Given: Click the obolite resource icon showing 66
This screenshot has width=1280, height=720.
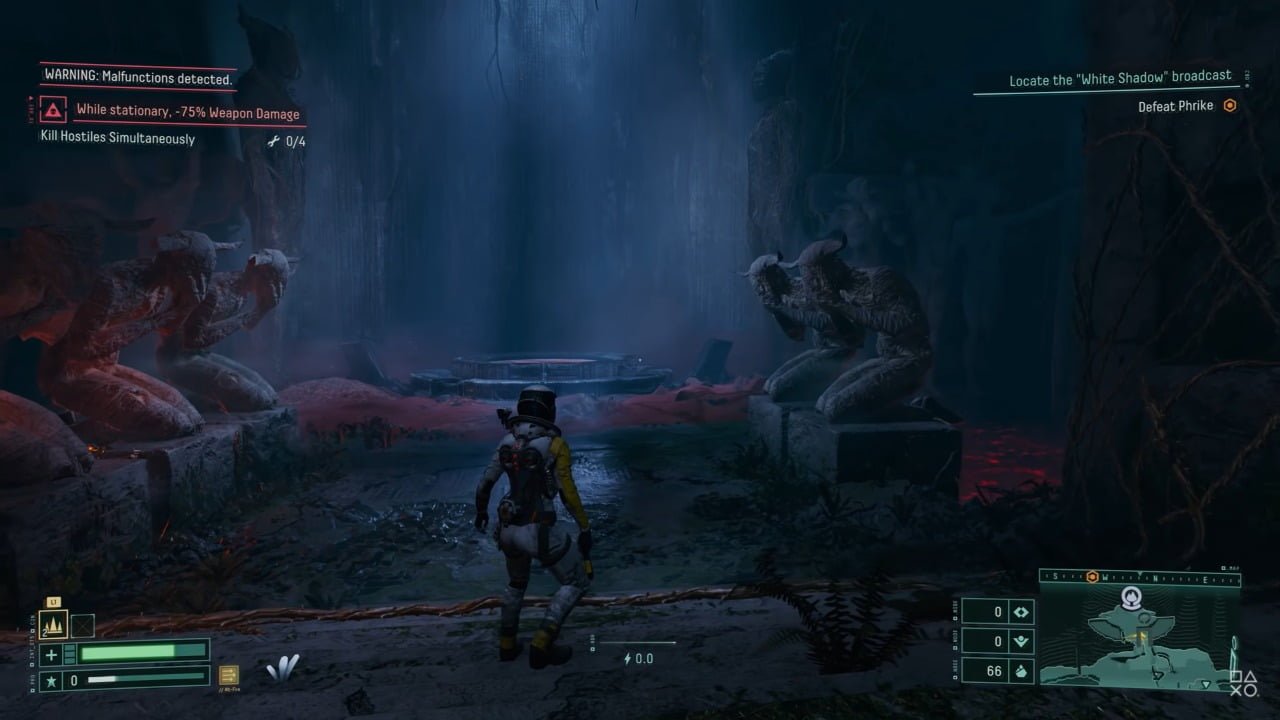Looking at the screenshot, I should point(1022,671).
